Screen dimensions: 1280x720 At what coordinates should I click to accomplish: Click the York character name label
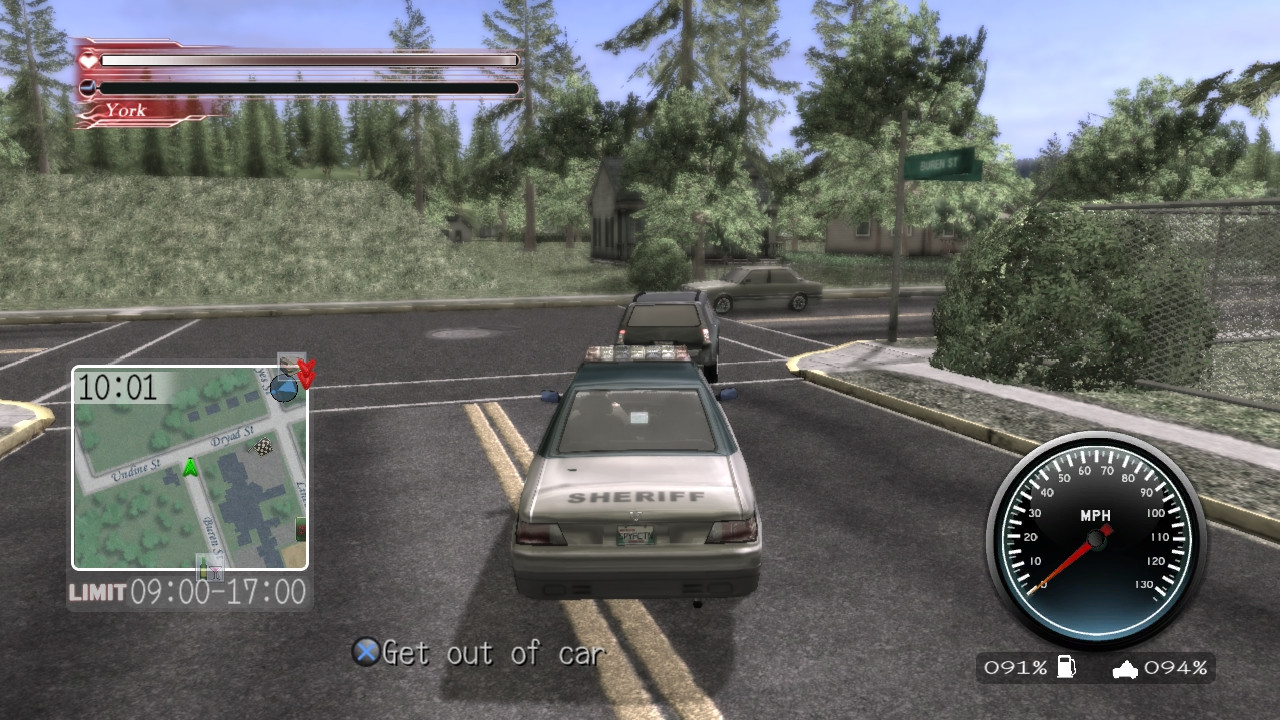126,109
